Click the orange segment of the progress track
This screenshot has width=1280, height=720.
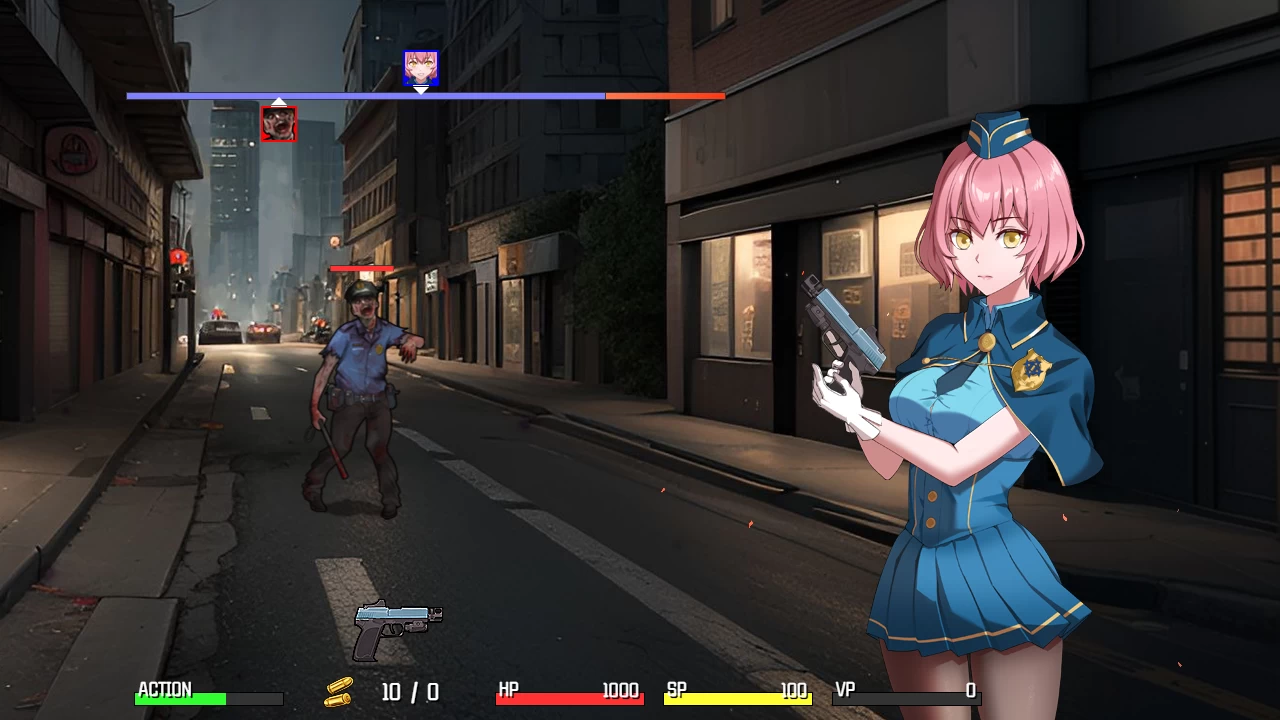(x=663, y=96)
